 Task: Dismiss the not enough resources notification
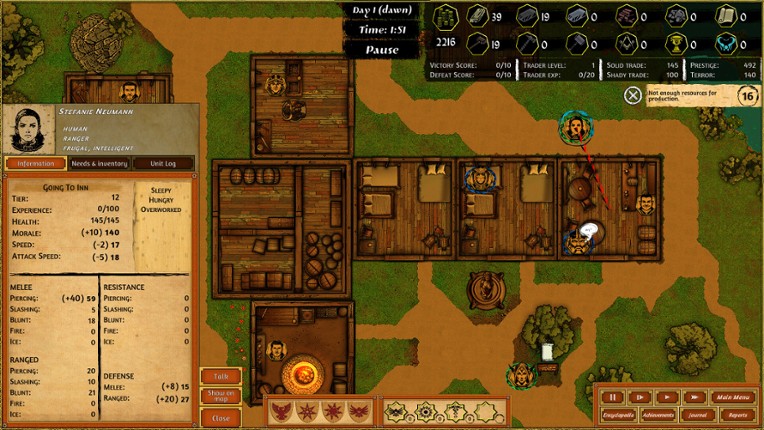633,95
